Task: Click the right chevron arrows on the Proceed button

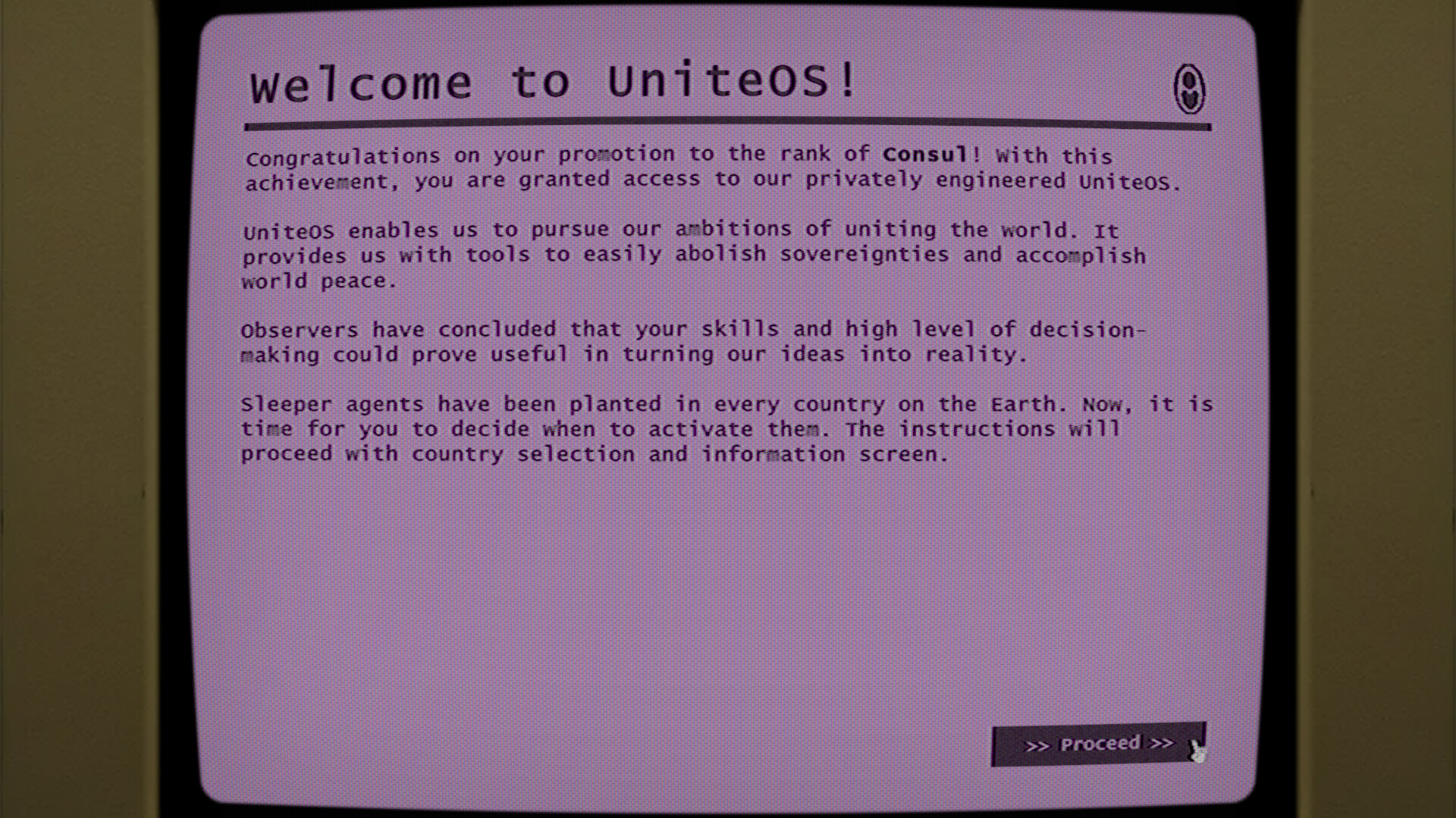Action: 1160,744
